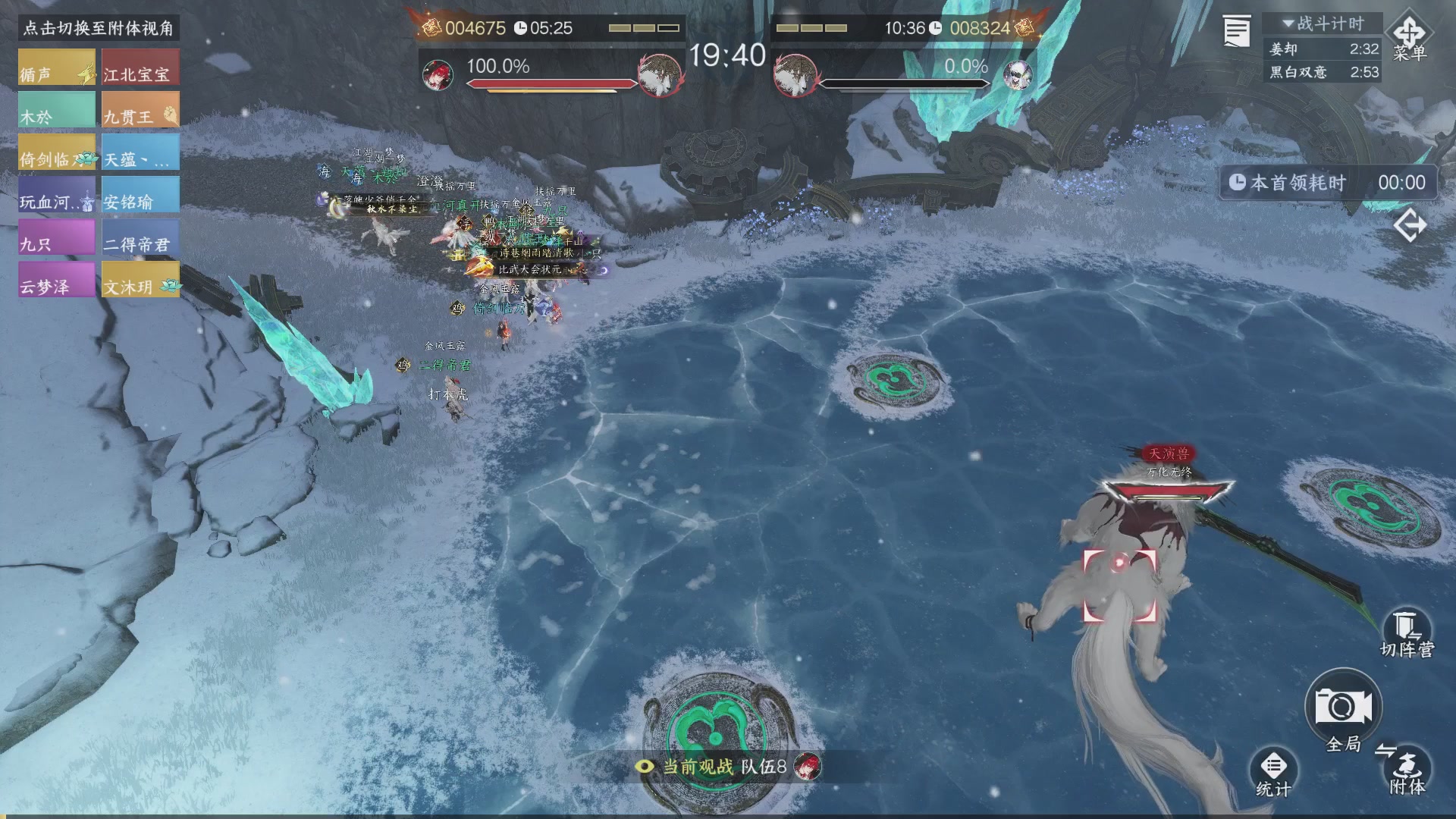The height and width of the screenshot is (819, 1456).
Task: Open the 菜单 menu
Action: (1409, 38)
